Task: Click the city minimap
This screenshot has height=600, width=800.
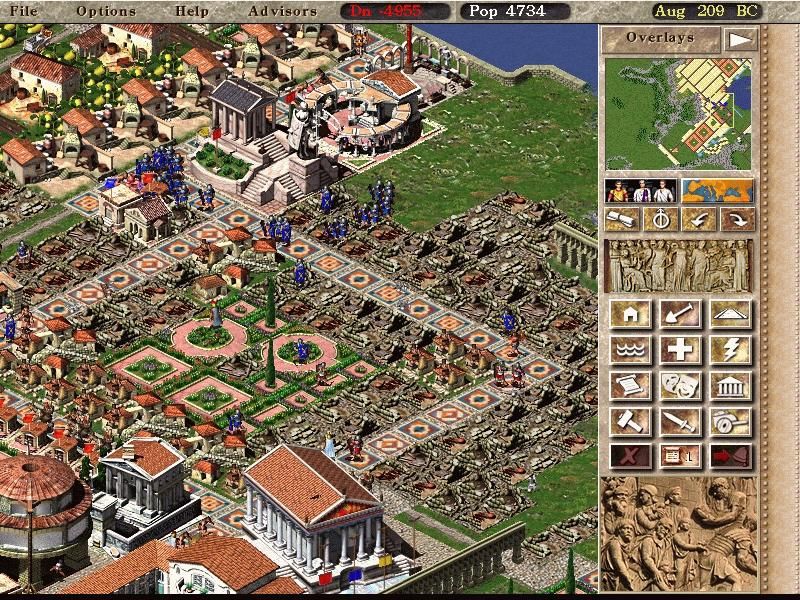Action: point(679,112)
